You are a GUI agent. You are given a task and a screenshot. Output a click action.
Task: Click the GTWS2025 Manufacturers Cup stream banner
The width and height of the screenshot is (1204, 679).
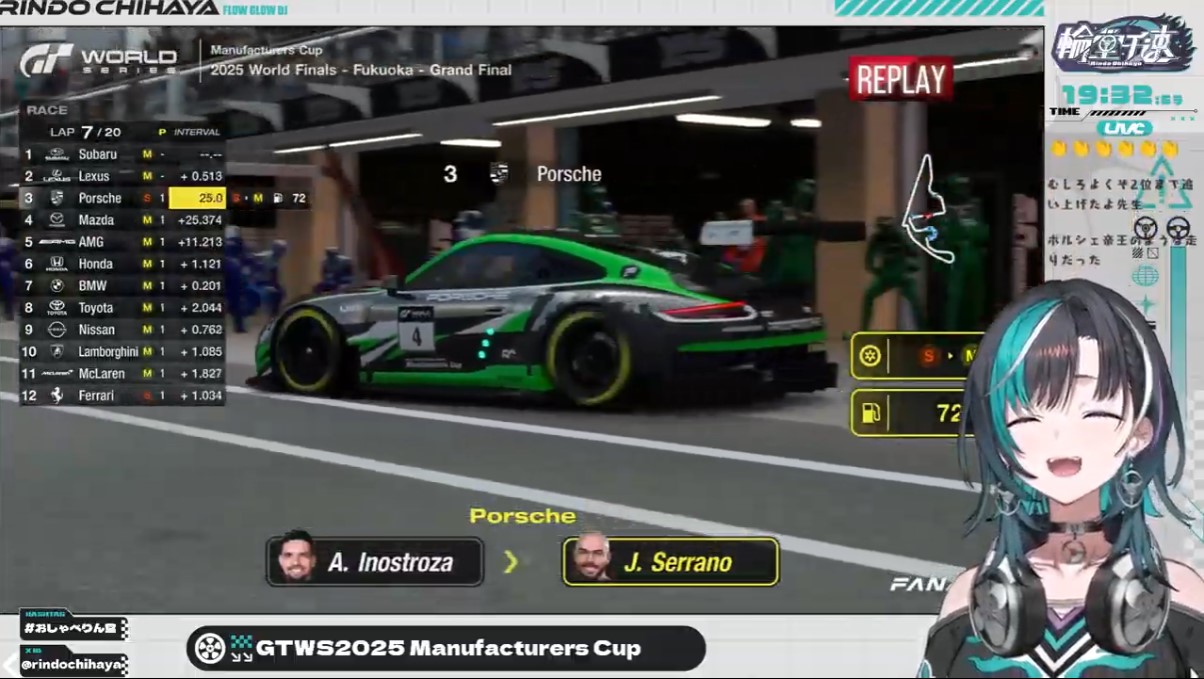446,648
